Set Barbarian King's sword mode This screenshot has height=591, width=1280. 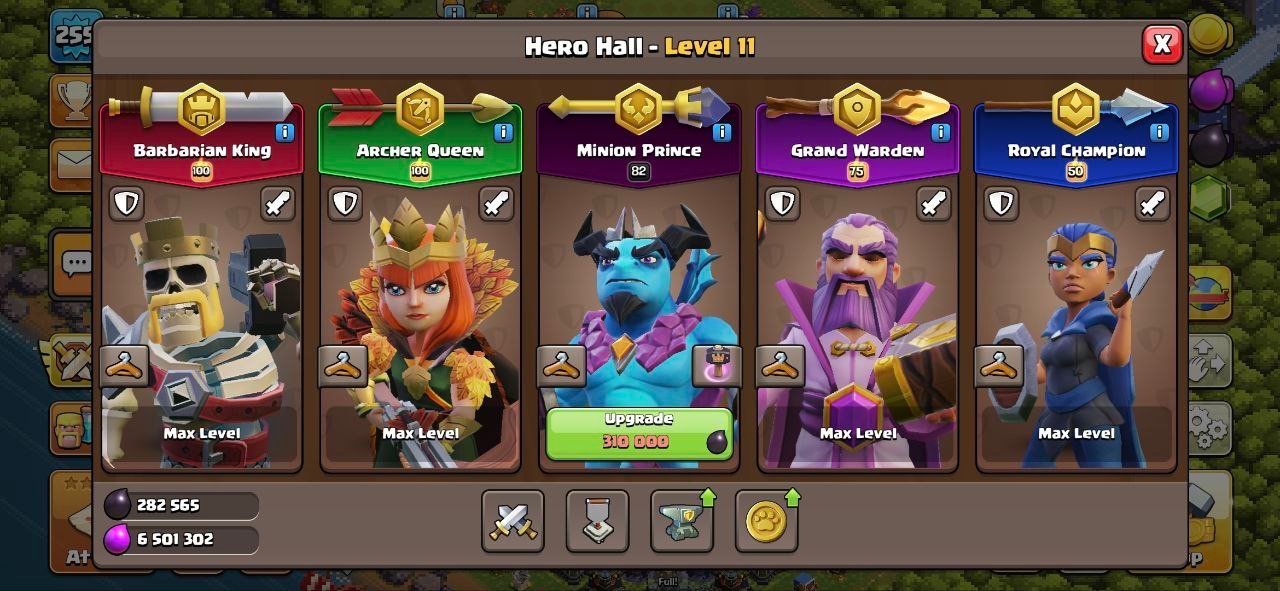click(278, 204)
